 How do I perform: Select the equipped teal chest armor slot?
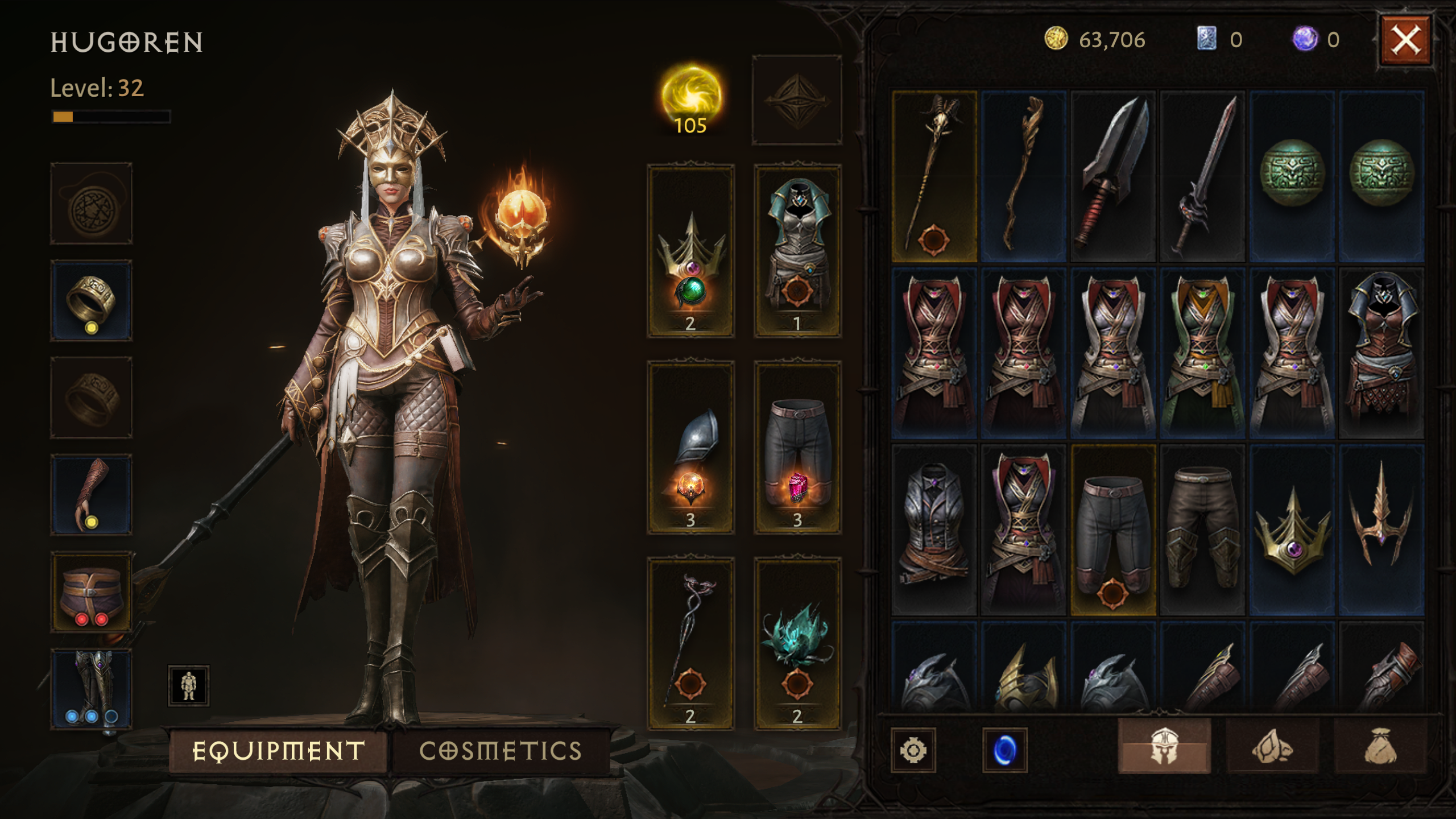tap(797, 251)
